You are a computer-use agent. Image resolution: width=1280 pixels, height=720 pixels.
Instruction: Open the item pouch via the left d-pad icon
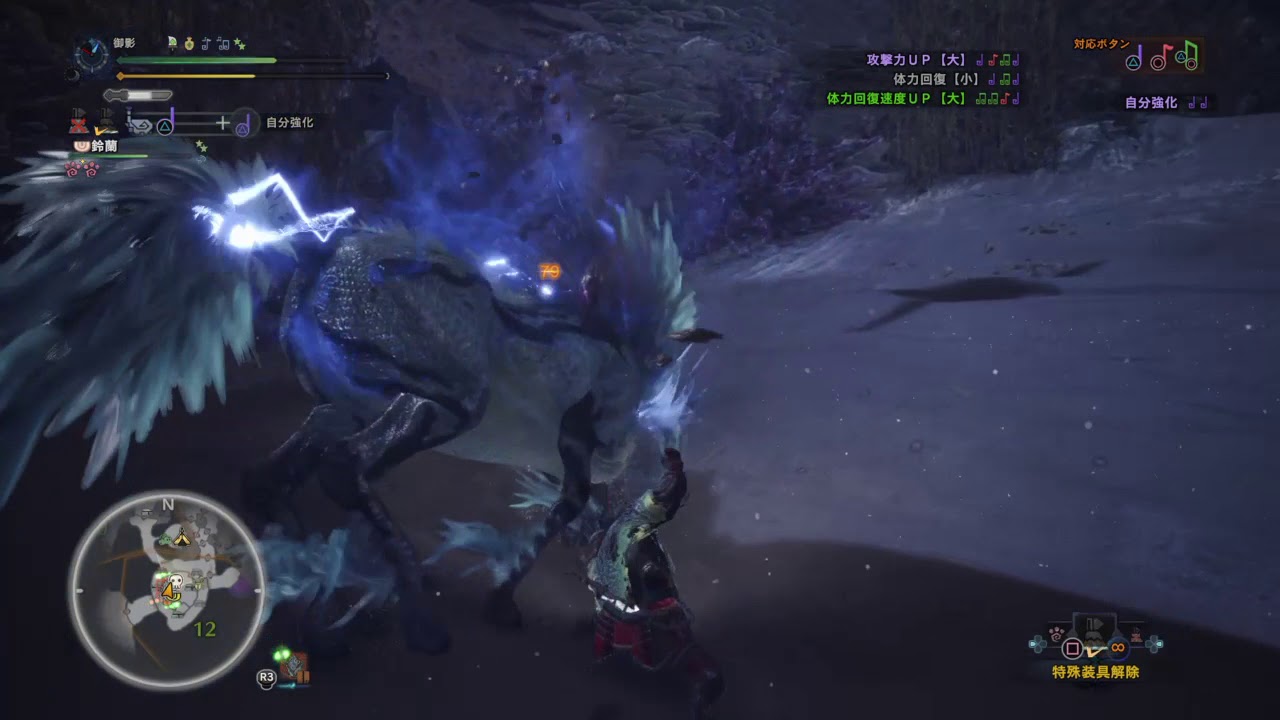point(1037,644)
